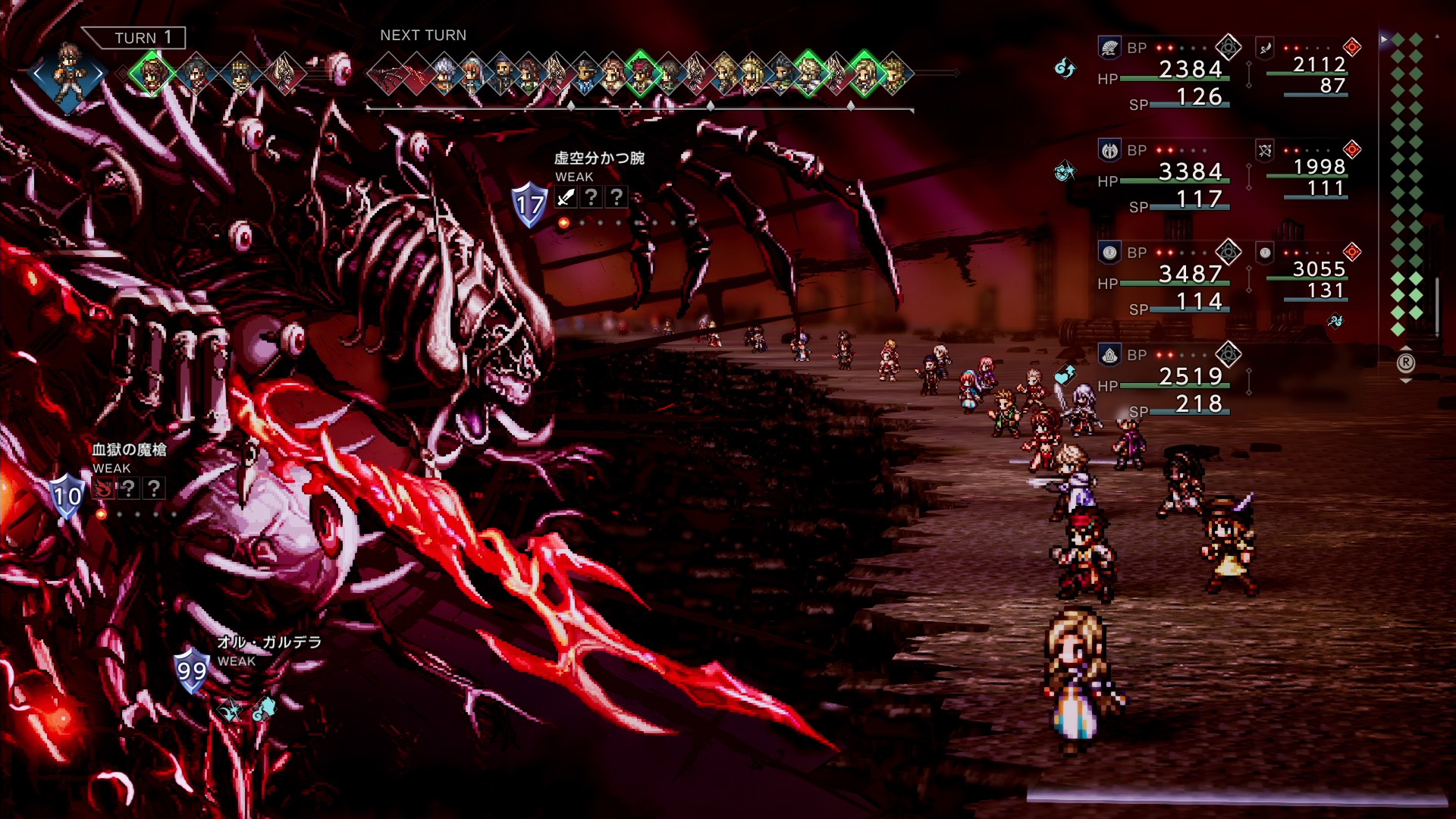This screenshot has width=1456, height=819.
Task: Select the front-row party member with 2384 HP
Action: click(1191, 70)
